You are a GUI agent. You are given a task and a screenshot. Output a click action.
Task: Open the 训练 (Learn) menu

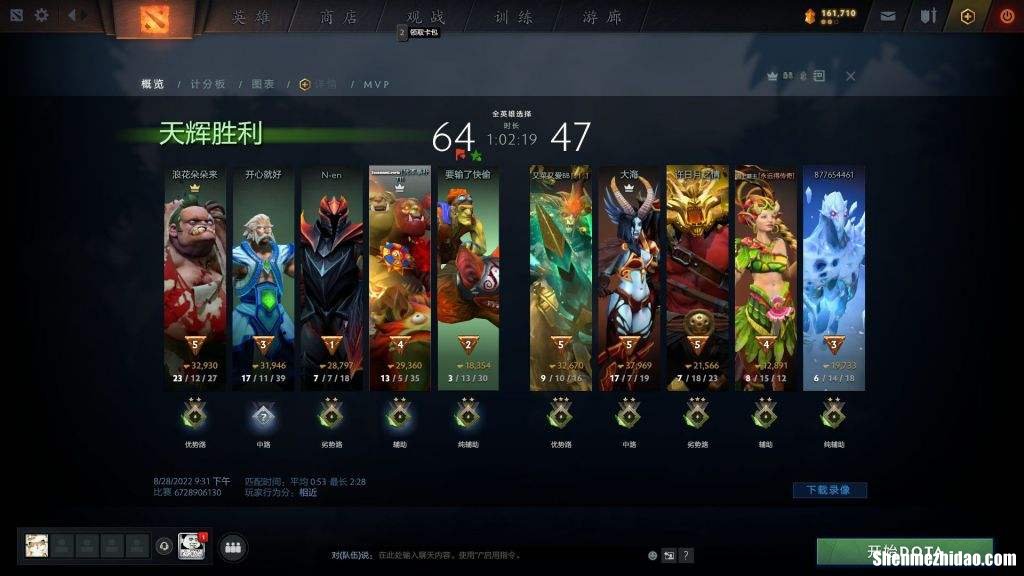tap(514, 18)
